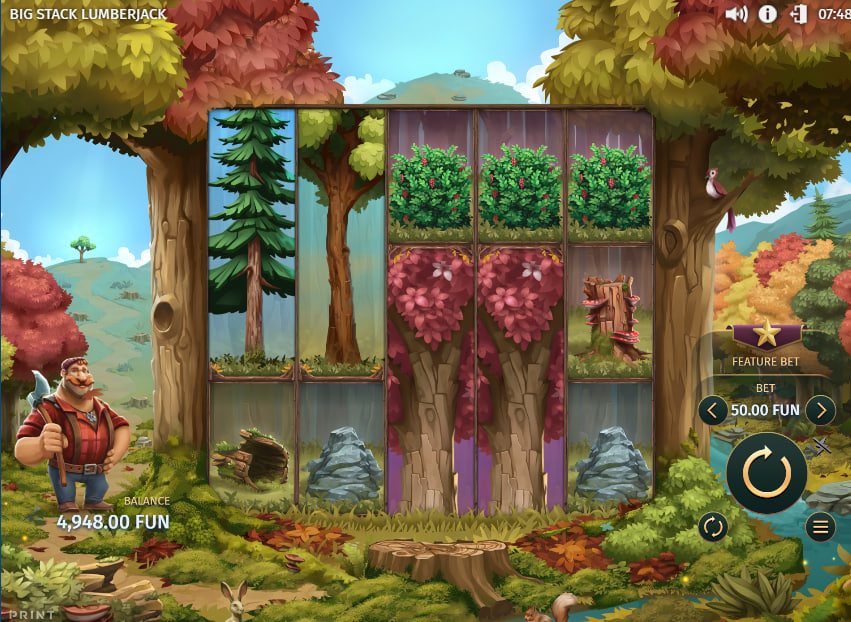Increase the bet with the right arrow
Image resolution: width=851 pixels, height=622 pixels.
pos(820,409)
